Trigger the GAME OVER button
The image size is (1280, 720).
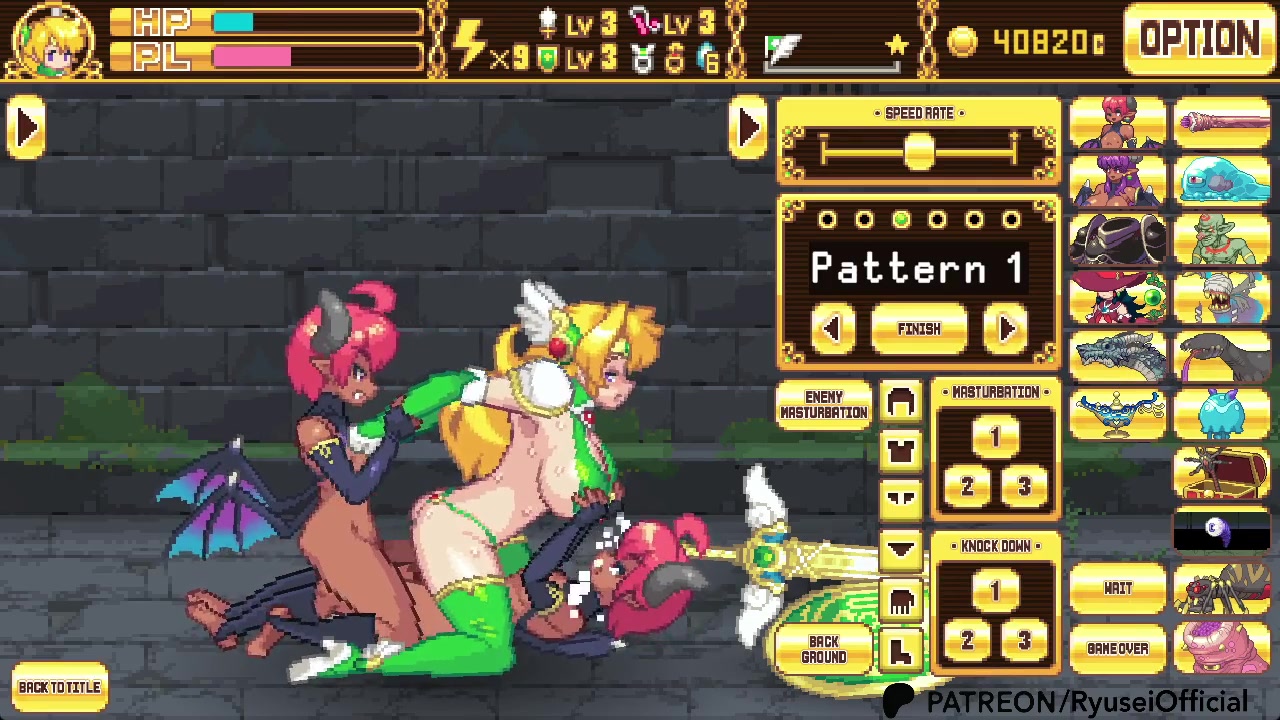[x=1118, y=649]
